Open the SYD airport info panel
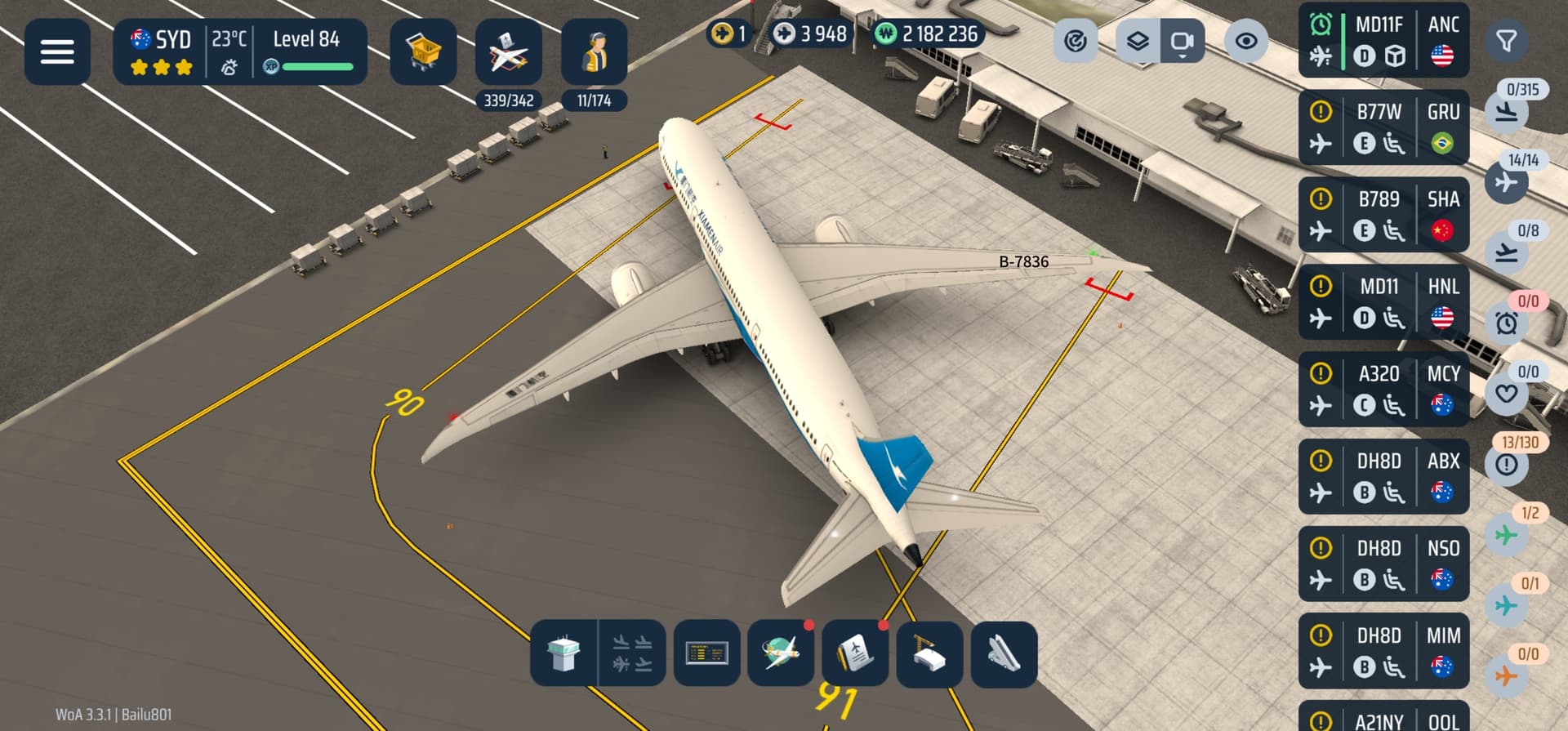The height and width of the screenshot is (731, 1568). (x=239, y=51)
